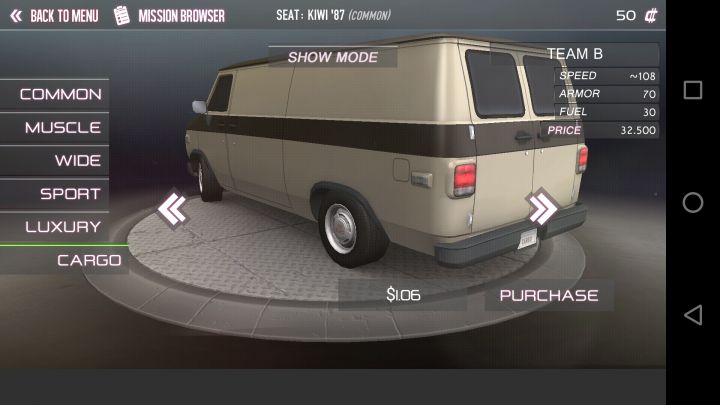Toggle Show Mode

(333, 57)
